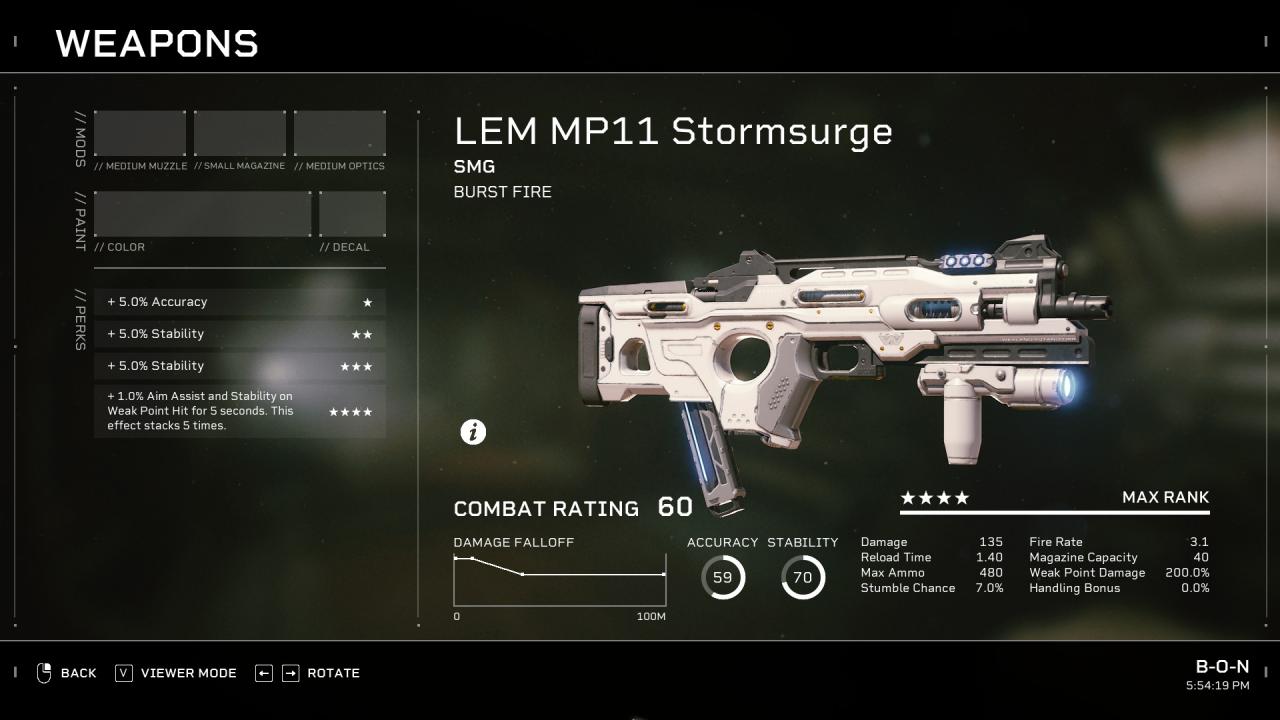The height and width of the screenshot is (720, 1280).
Task: Click the one-star Accuracy perk row
Action: pos(240,302)
